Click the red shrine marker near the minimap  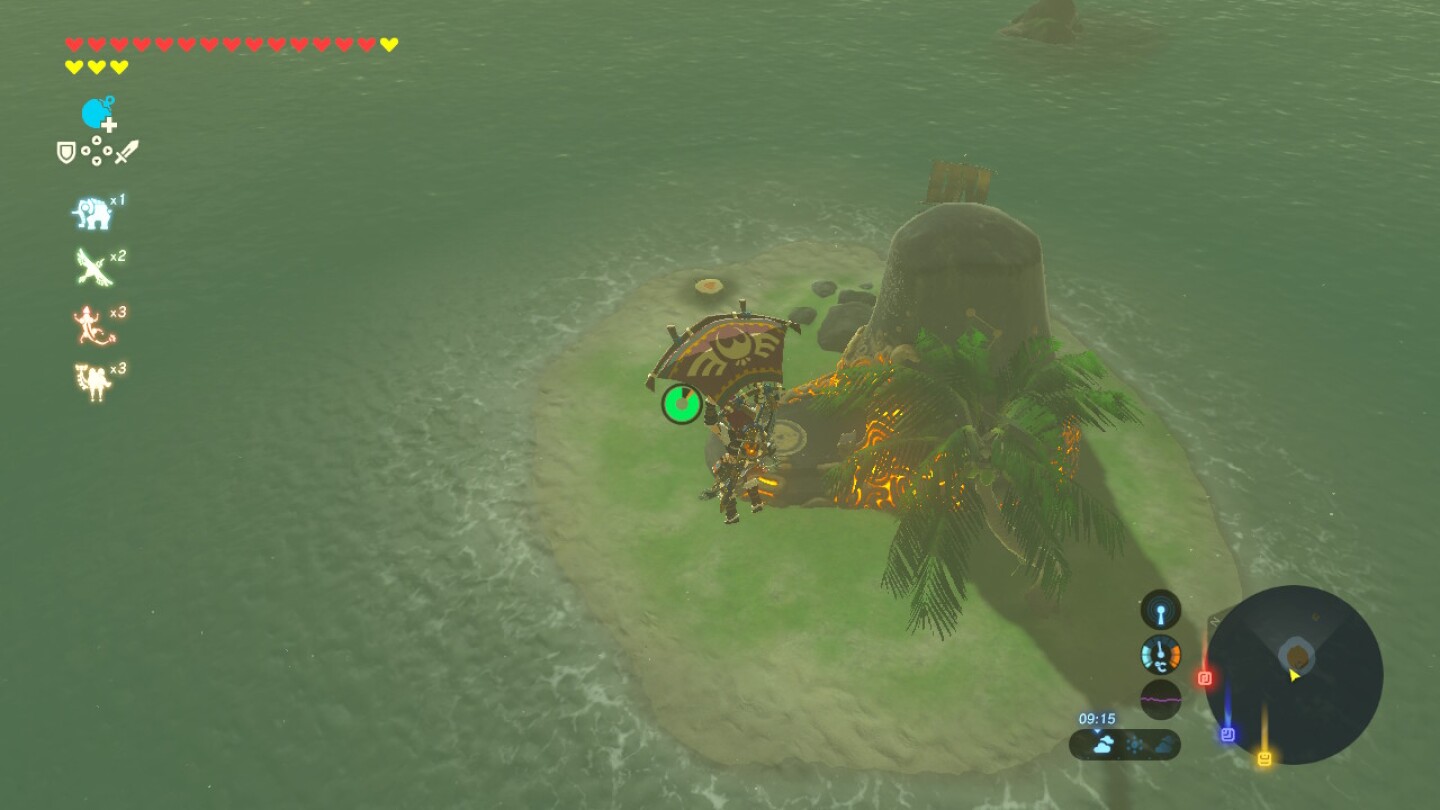point(1206,676)
